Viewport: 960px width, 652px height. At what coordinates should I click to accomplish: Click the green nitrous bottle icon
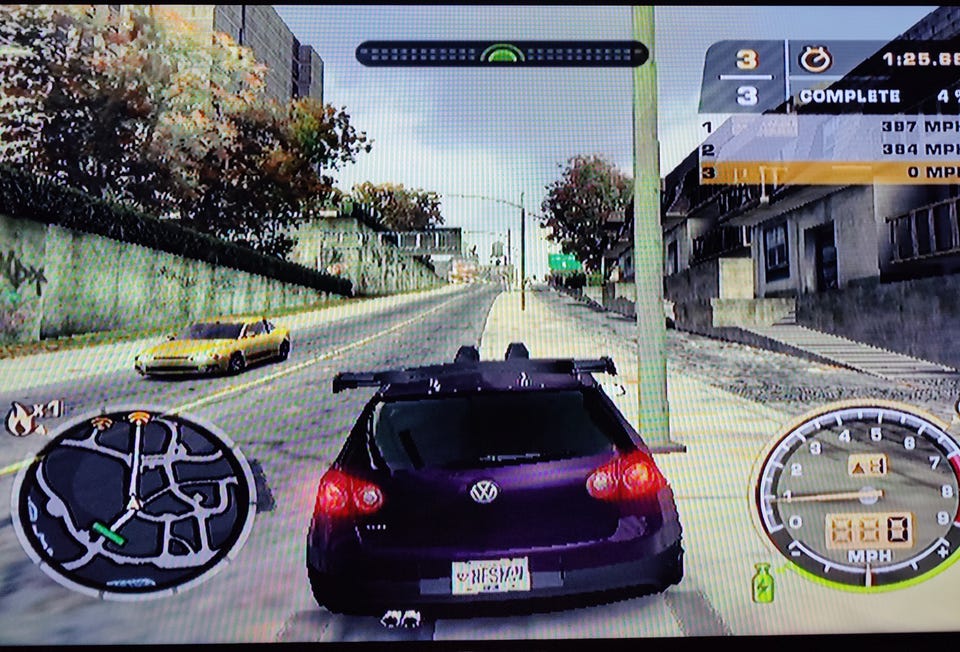click(x=762, y=583)
